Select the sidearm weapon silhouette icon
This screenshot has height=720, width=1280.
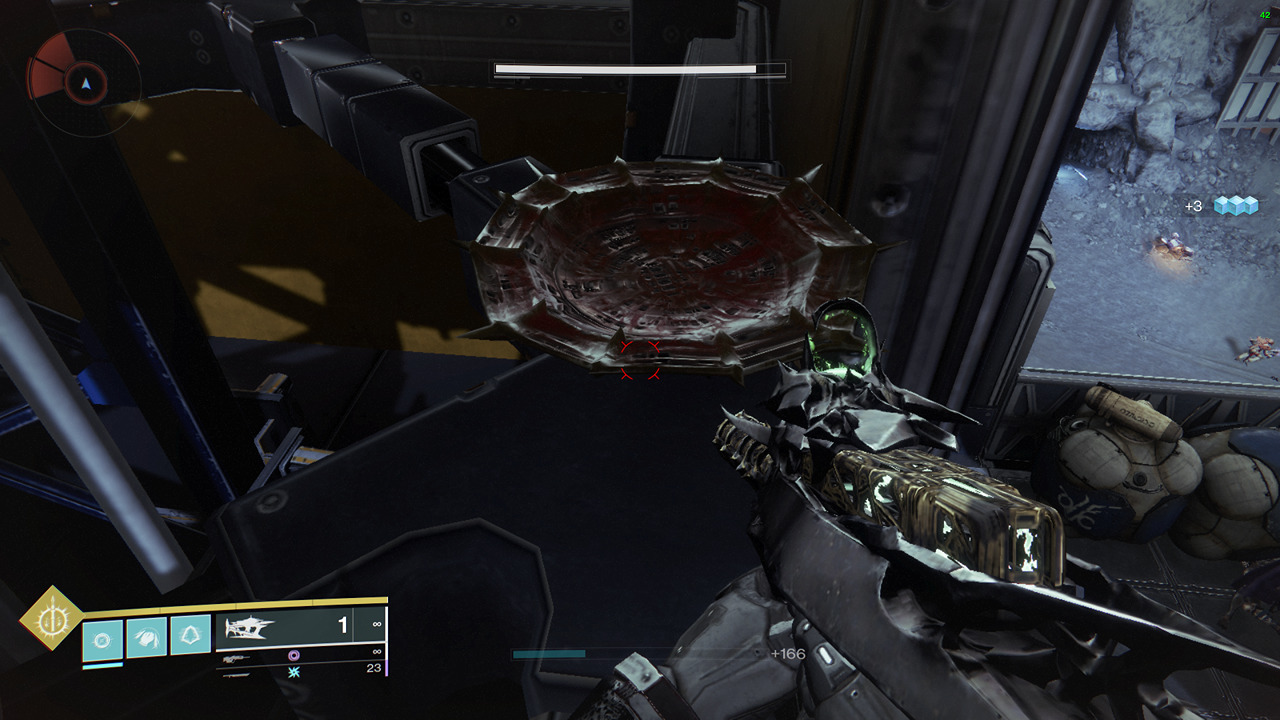[x=234, y=675]
